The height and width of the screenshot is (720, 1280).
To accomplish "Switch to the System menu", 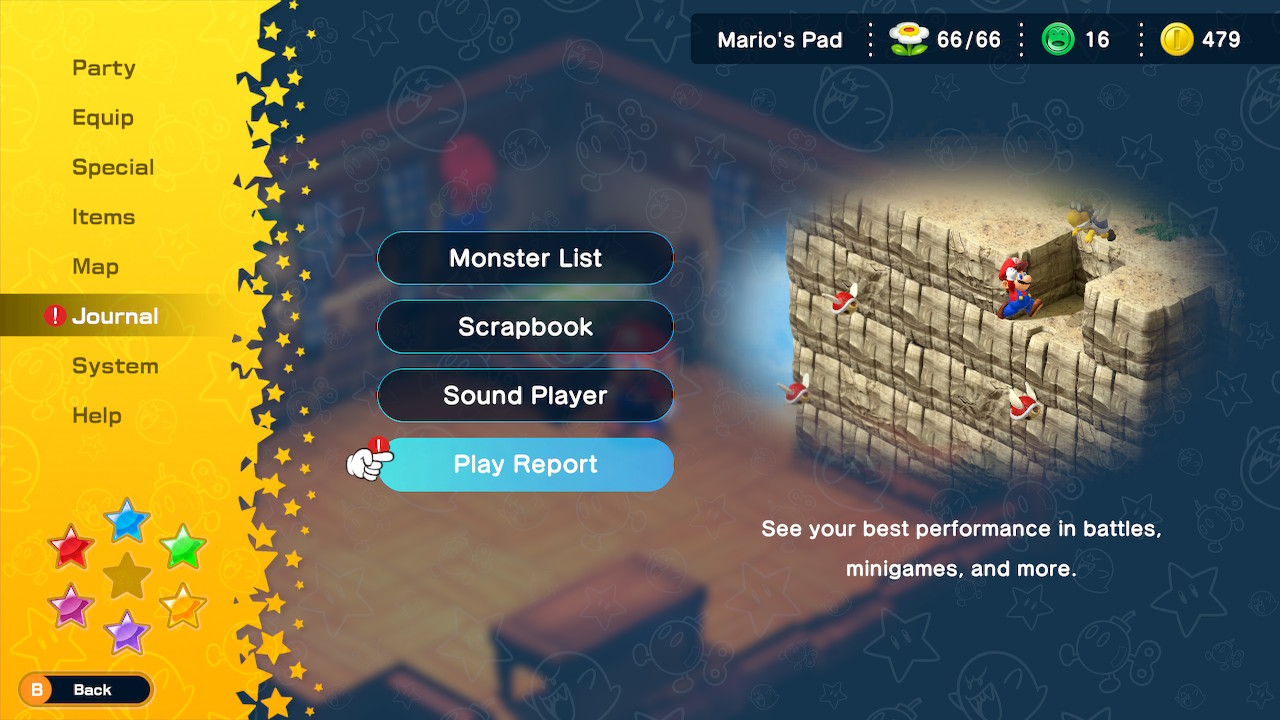I will tap(115, 366).
